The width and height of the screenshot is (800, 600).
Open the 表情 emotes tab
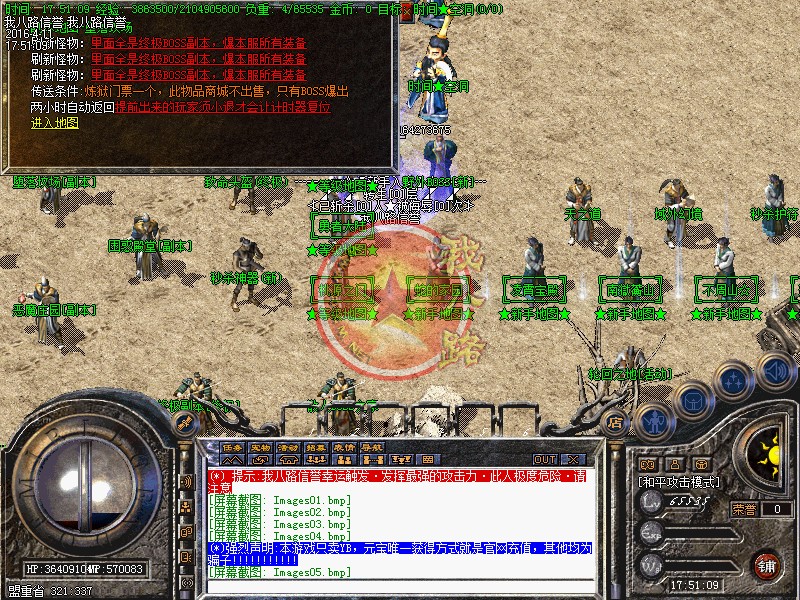(345, 447)
